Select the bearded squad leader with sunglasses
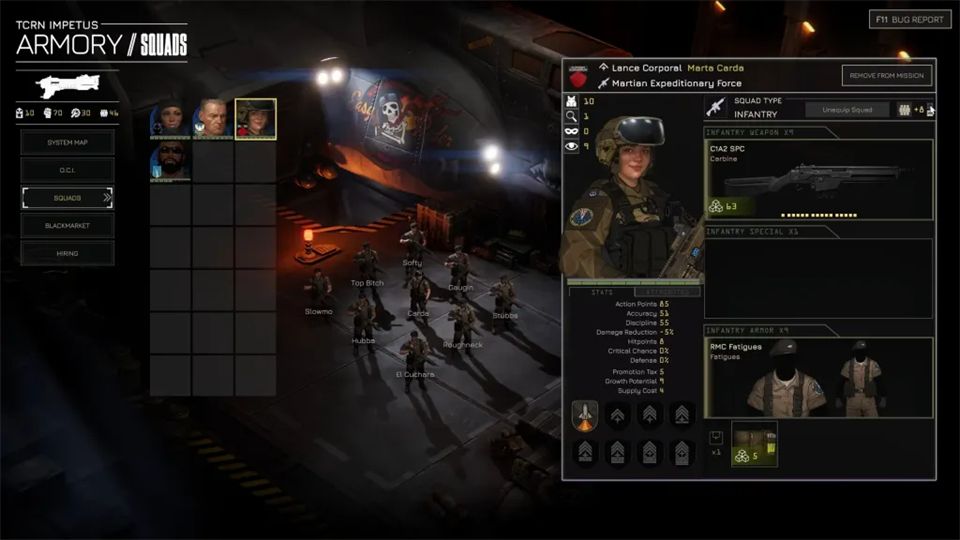Screen dimensions: 960x540 click(169, 161)
